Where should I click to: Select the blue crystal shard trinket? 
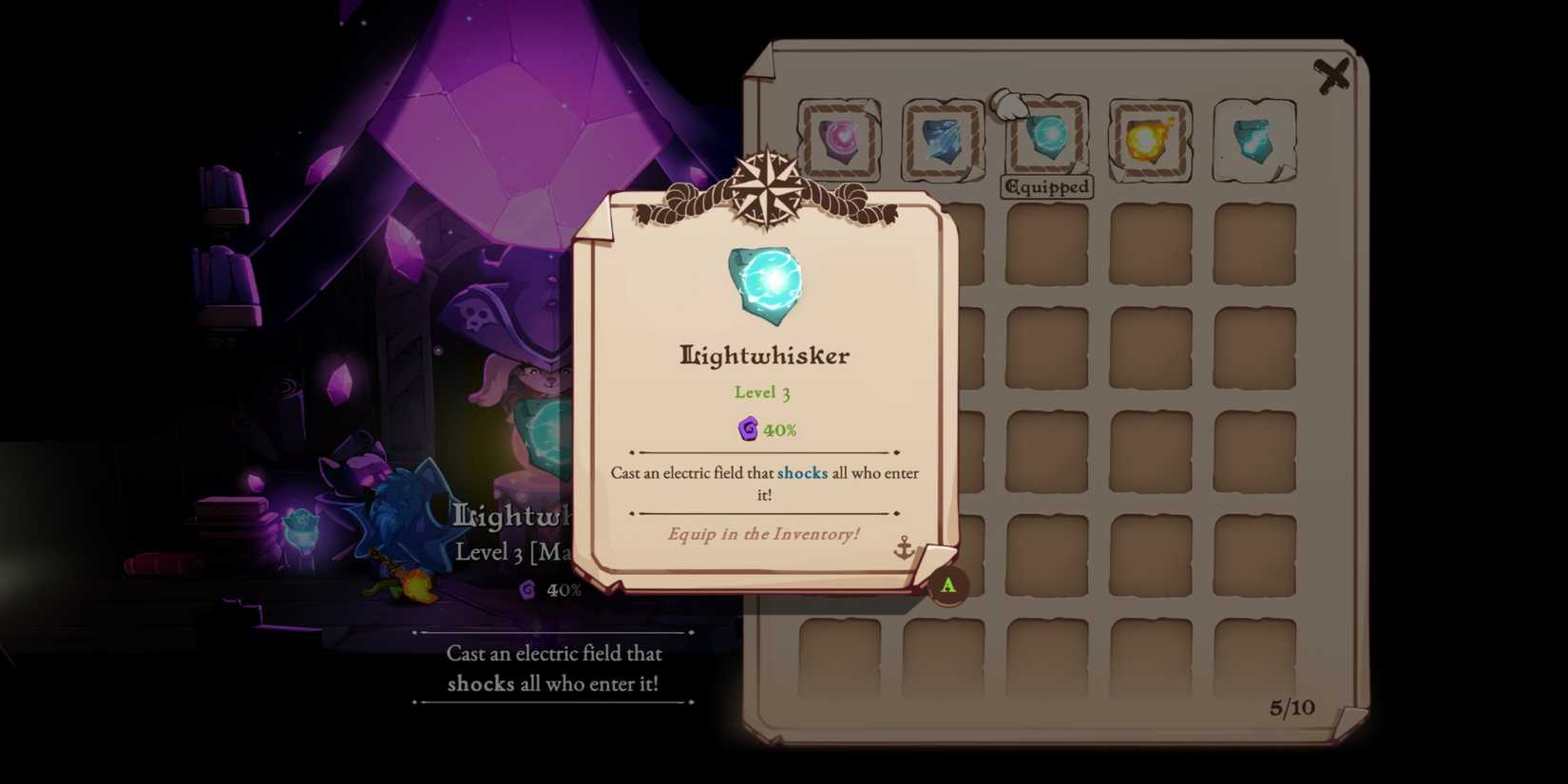click(x=944, y=143)
